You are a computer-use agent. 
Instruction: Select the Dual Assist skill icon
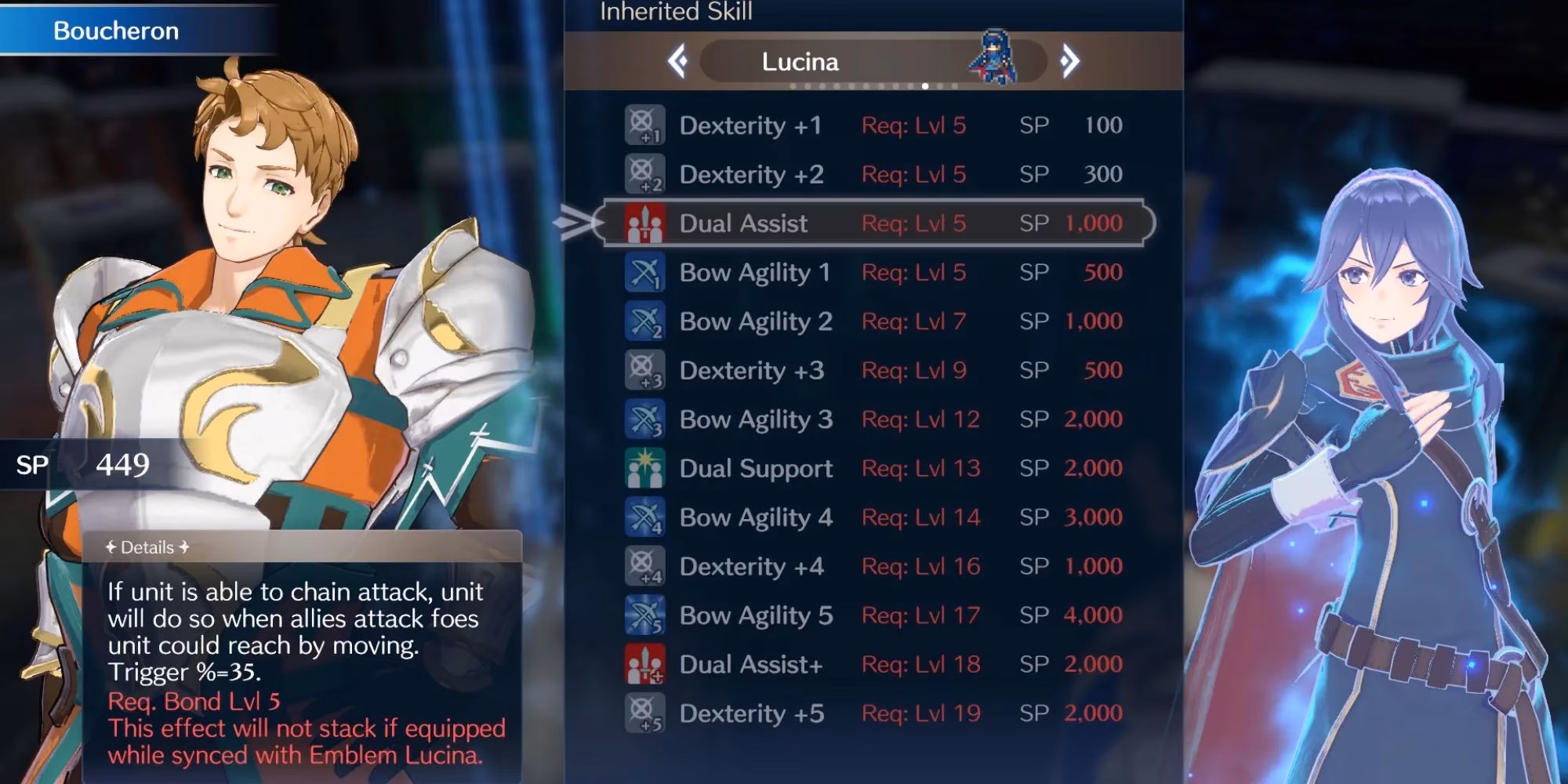pyautogui.click(x=643, y=223)
